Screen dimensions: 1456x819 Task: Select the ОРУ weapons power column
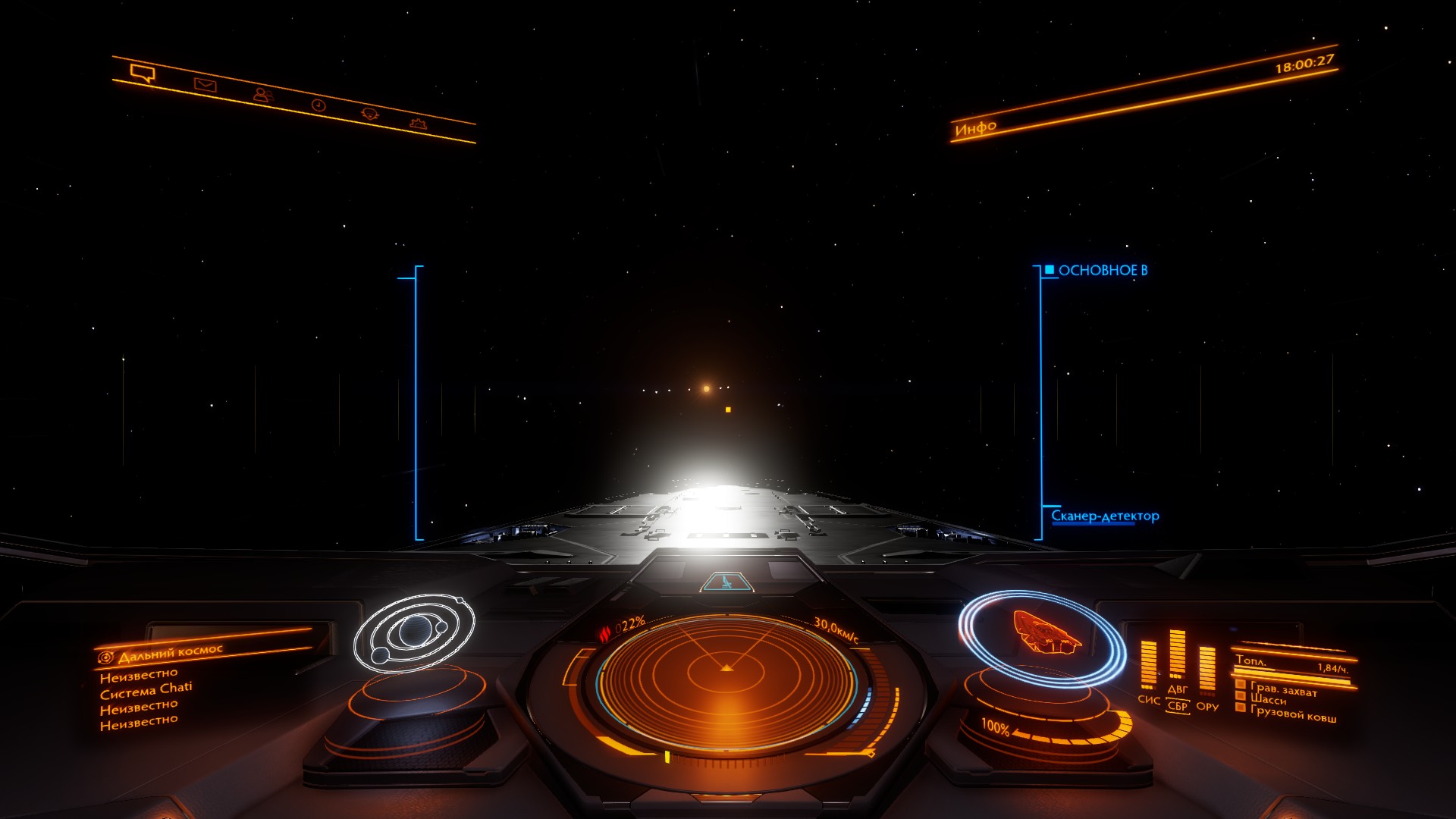pos(1207,671)
